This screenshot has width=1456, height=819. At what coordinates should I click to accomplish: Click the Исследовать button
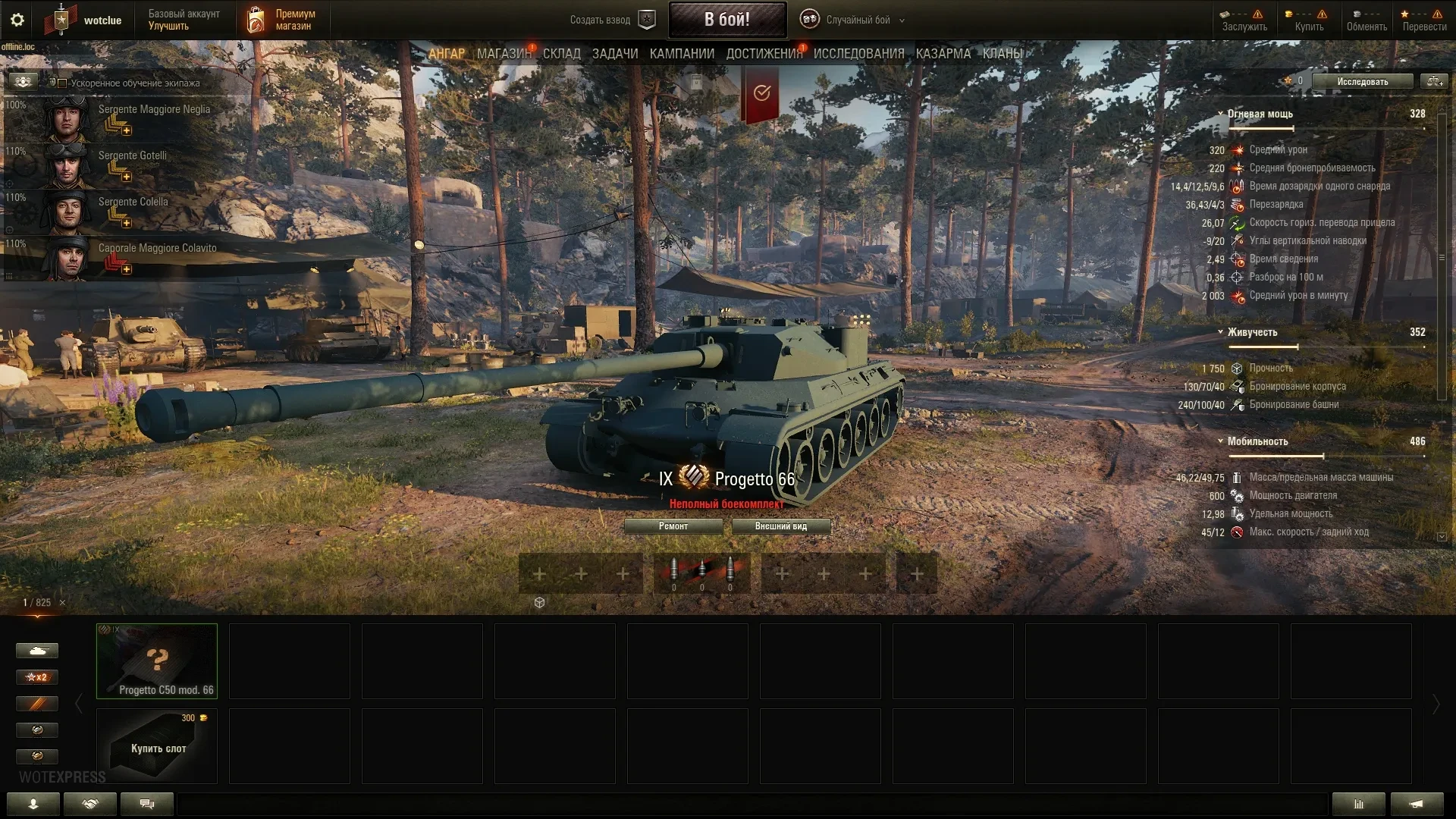(1362, 81)
